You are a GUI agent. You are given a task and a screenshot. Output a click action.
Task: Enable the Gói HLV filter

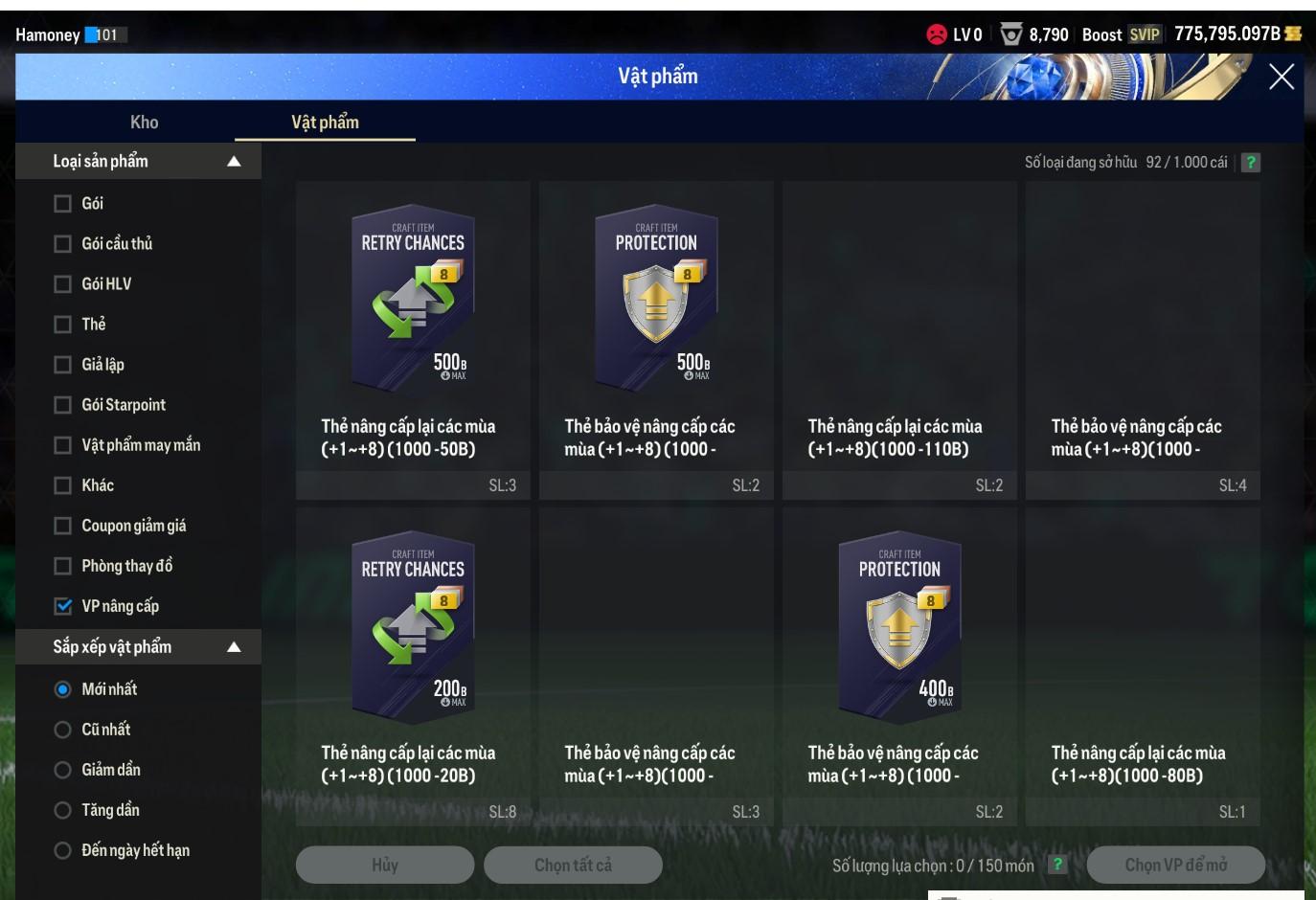coord(63,284)
